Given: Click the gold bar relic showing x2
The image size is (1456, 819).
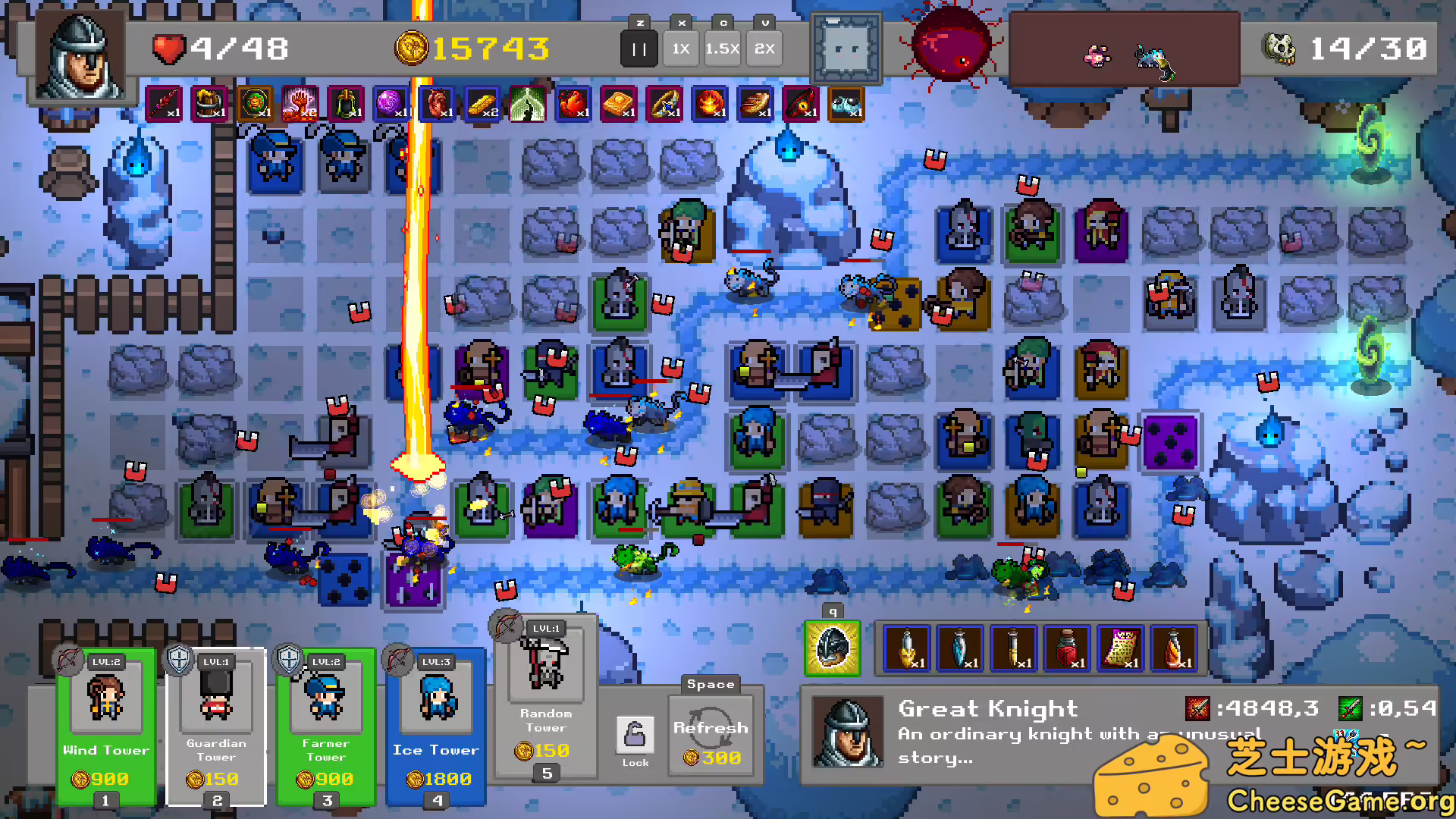Looking at the screenshot, I should (x=482, y=104).
